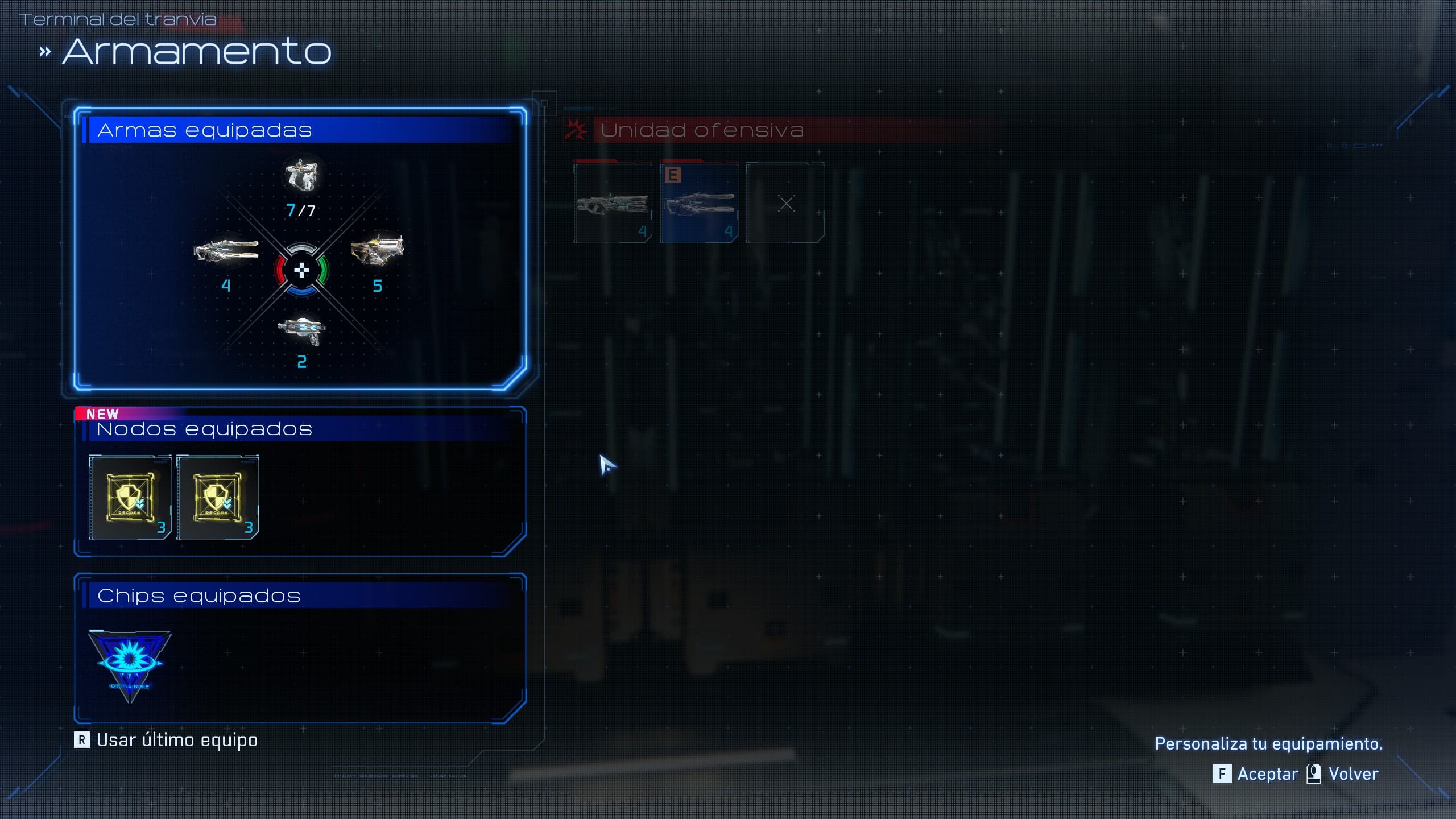Pick the first weapon in Unidad ofensiva

pyautogui.click(x=613, y=203)
